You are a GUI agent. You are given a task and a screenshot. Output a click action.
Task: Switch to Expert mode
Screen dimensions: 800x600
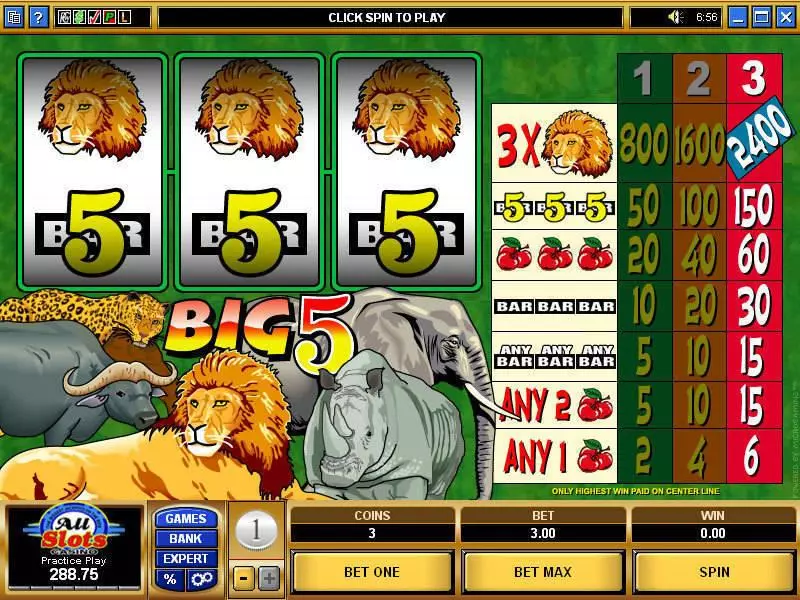(x=185, y=558)
